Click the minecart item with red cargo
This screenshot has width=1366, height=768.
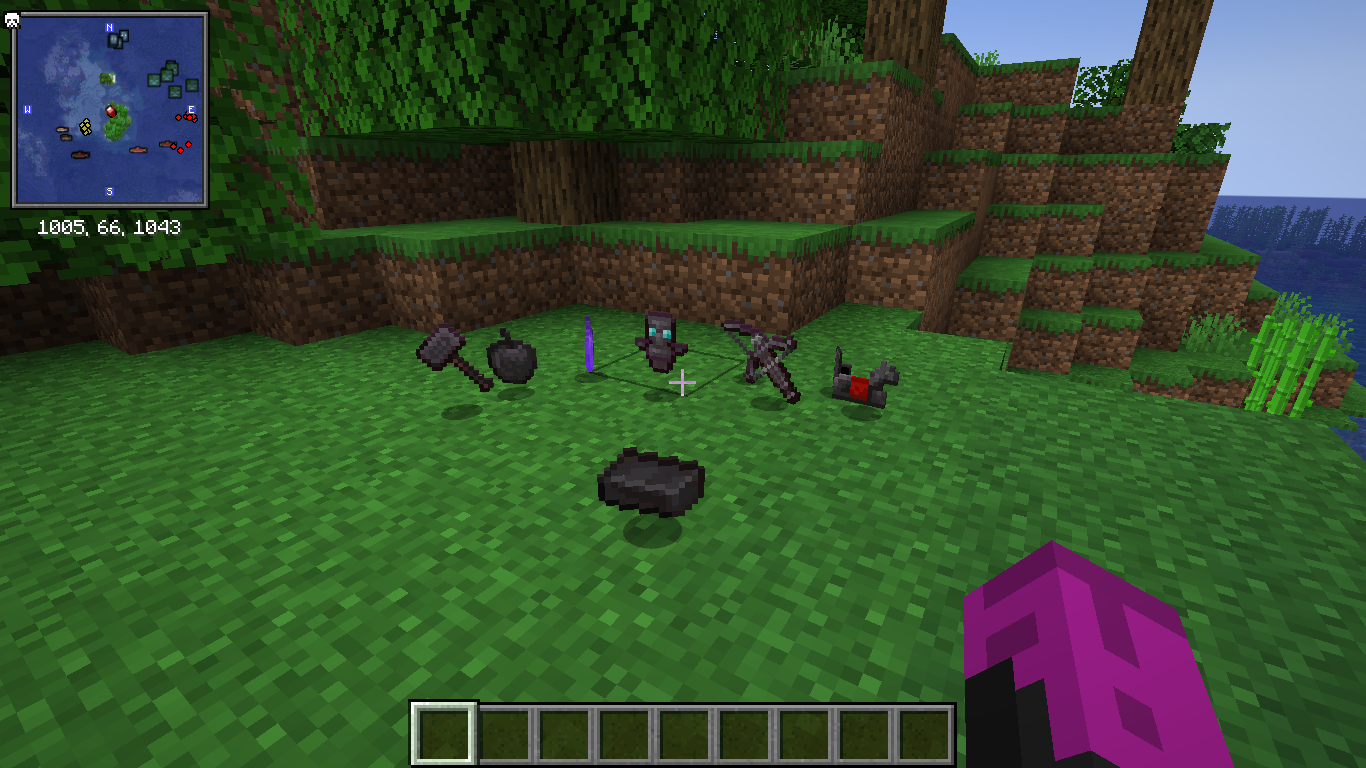860,382
